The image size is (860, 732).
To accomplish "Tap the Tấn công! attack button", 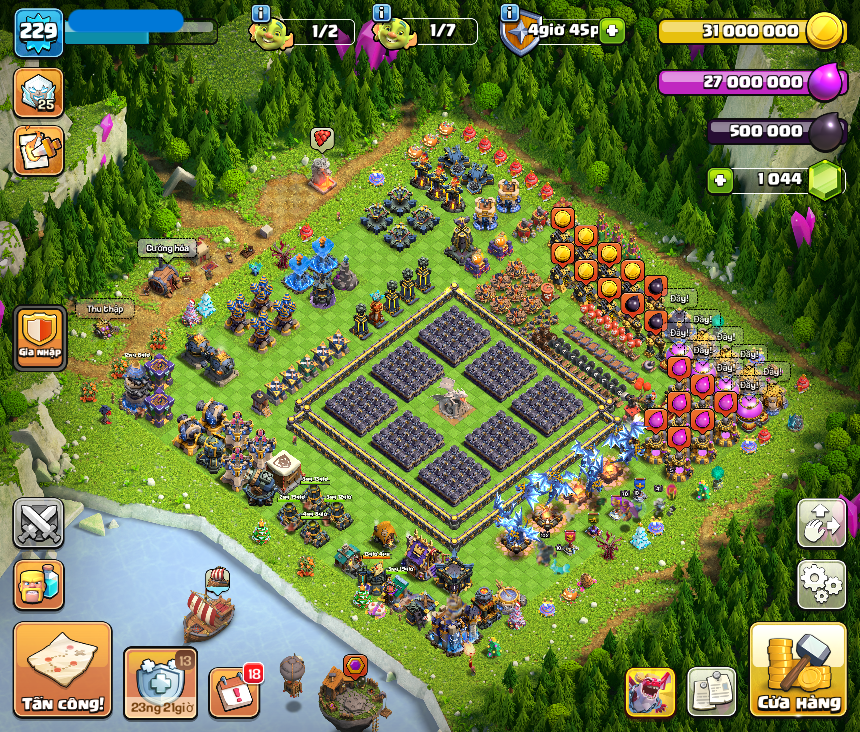I will click(x=62, y=669).
